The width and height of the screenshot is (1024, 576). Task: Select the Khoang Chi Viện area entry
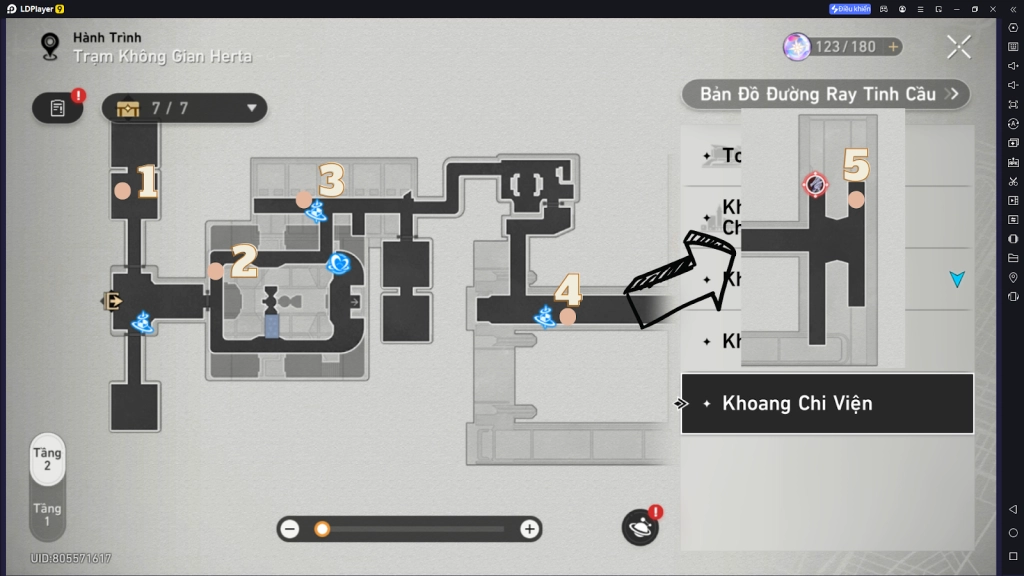[827, 404]
